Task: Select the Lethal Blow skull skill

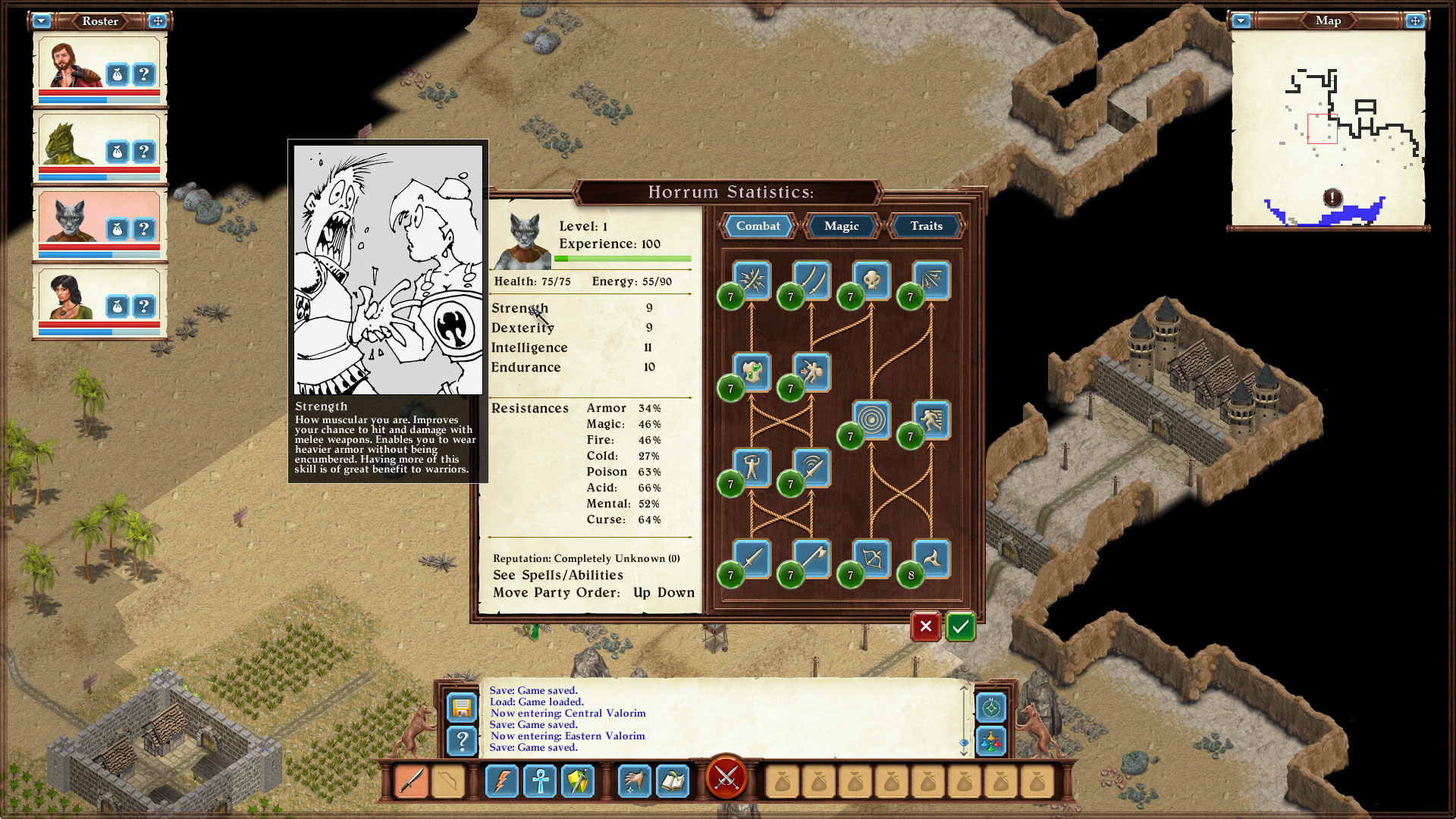Action: pyautogui.click(x=872, y=279)
